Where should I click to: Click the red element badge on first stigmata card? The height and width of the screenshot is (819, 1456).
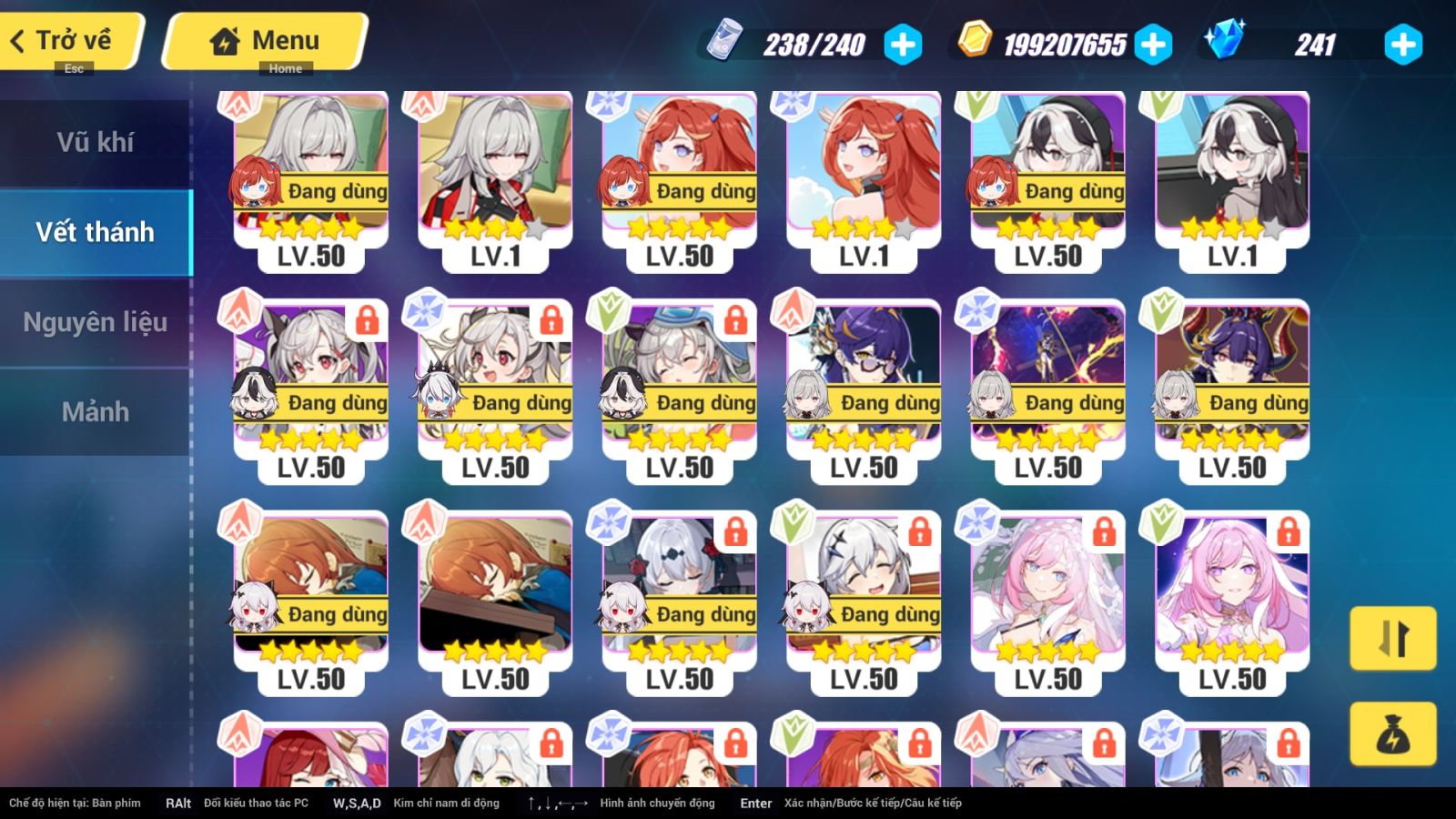pyautogui.click(x=238, y=106)
